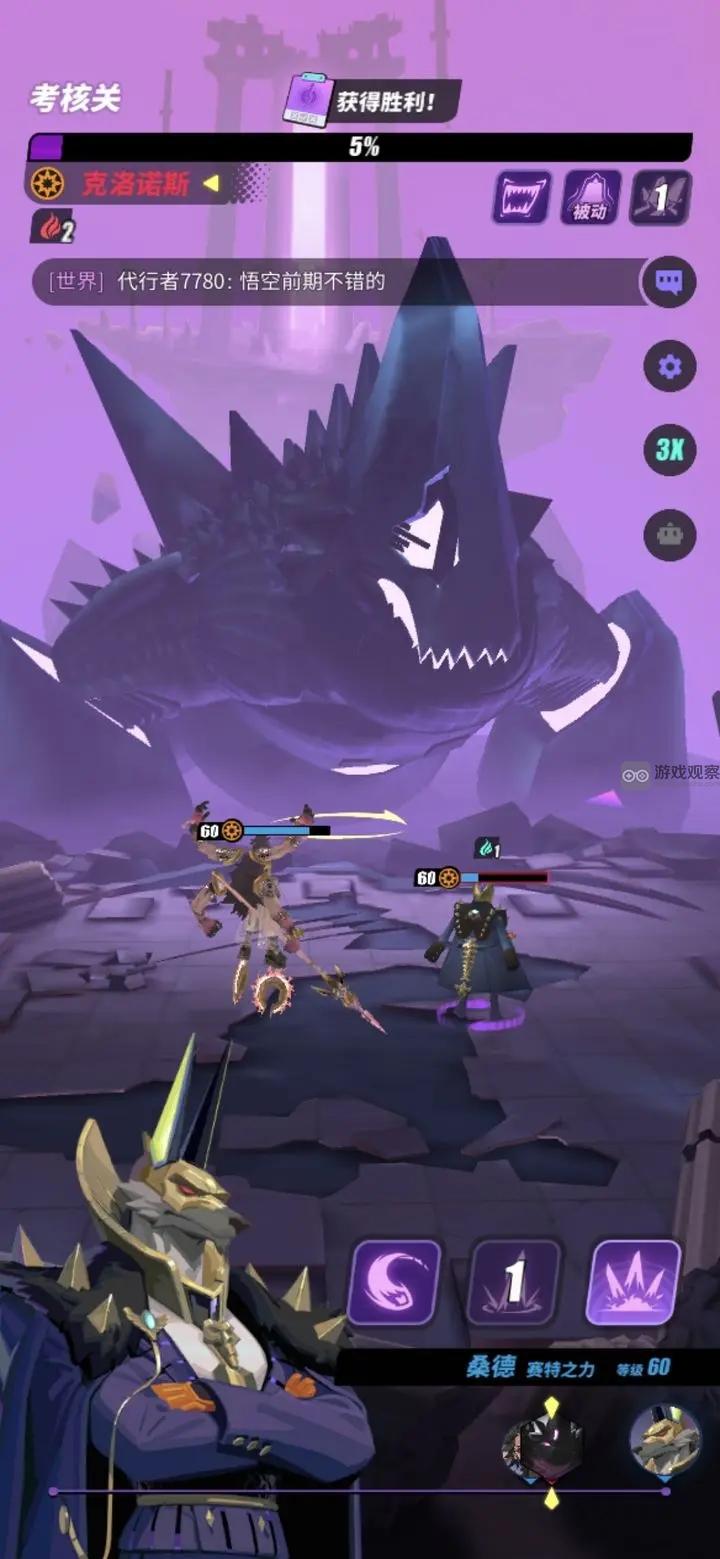Viewport: 720px width, 1559px height.
Task: Open the chat speech bubble button
Action: click(668, 283)
